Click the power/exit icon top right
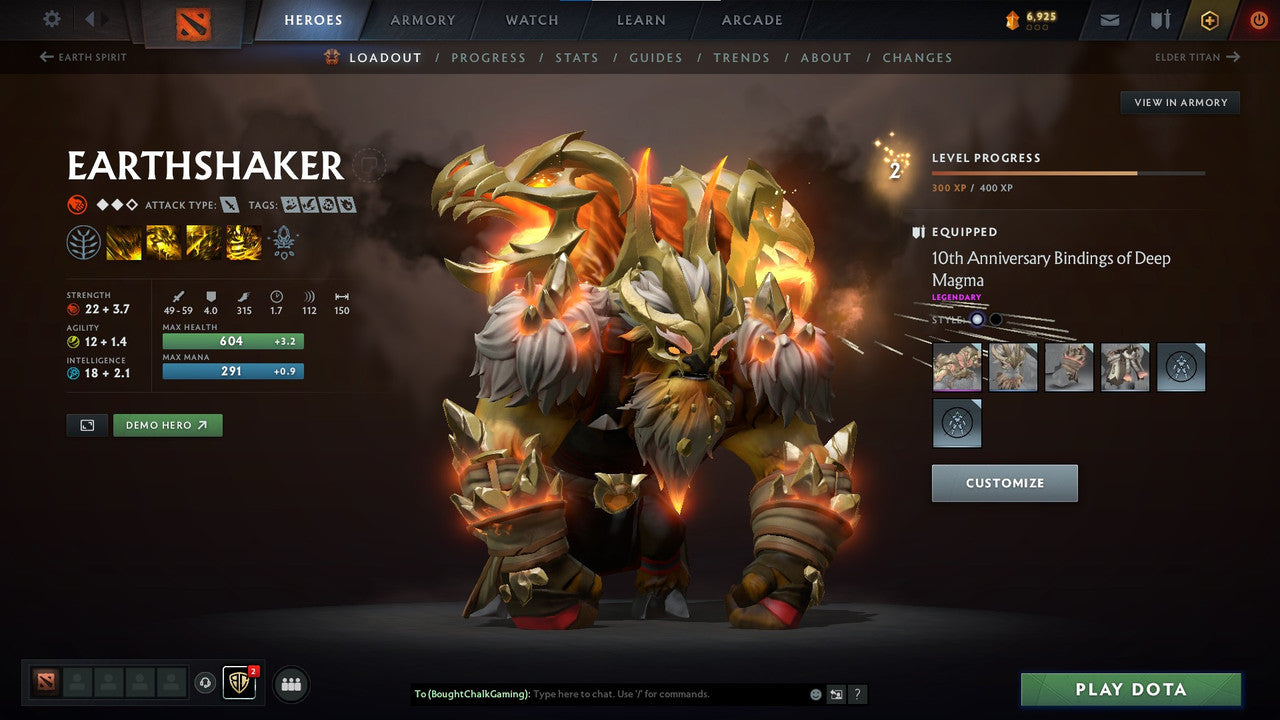The image size is (1280, 720). coord(1257,19)
